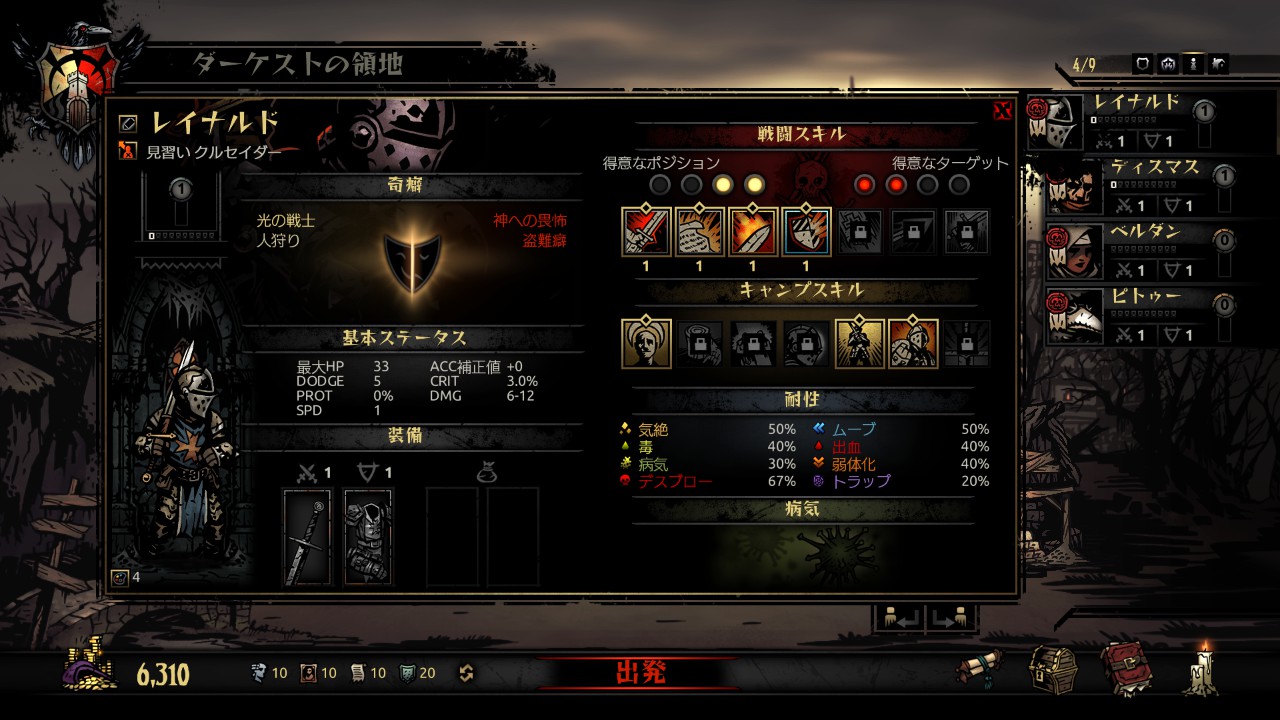Select the haloed face camp skill

point(646,343)
